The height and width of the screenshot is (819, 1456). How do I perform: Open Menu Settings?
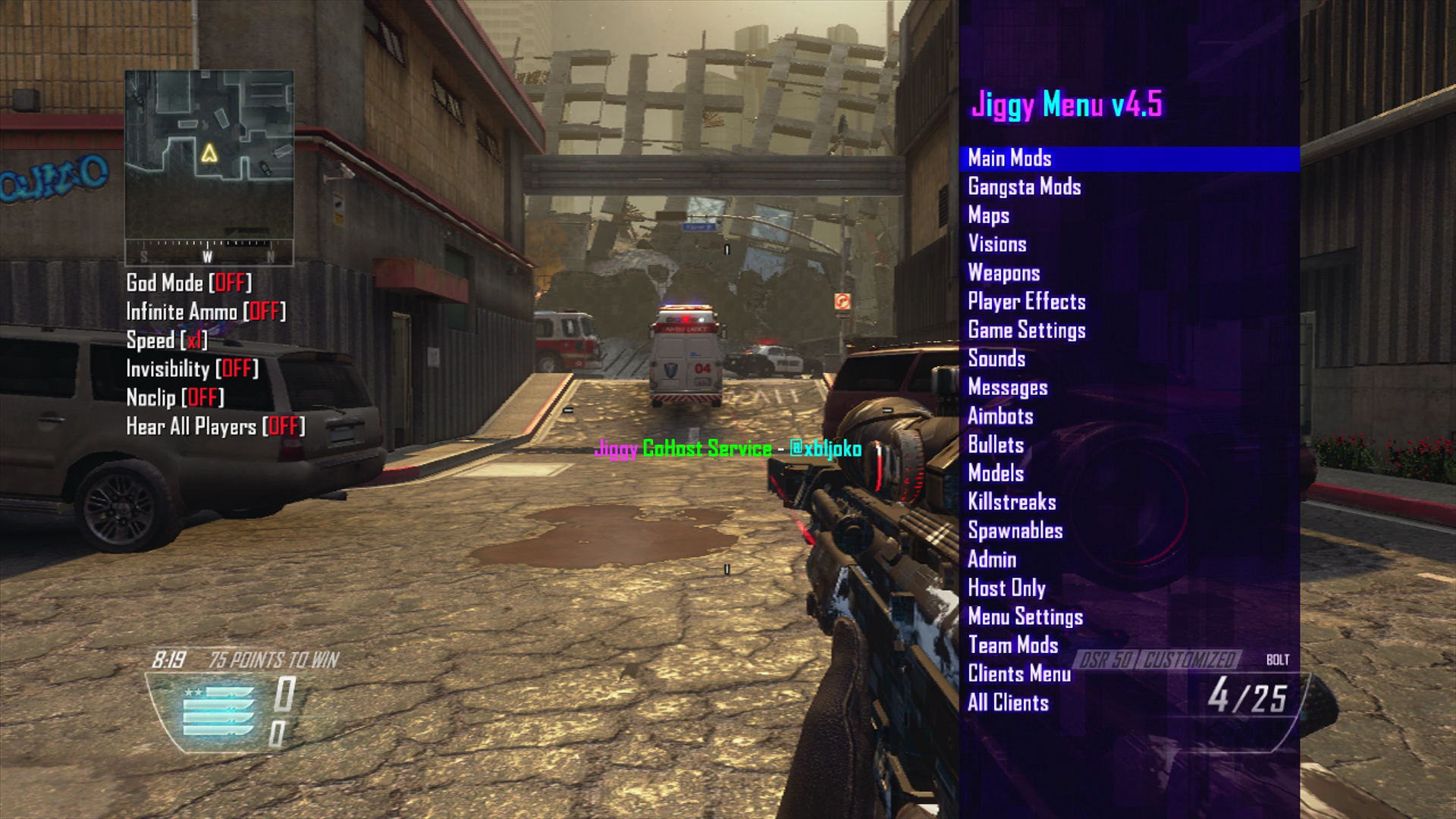click(1025, 617)
